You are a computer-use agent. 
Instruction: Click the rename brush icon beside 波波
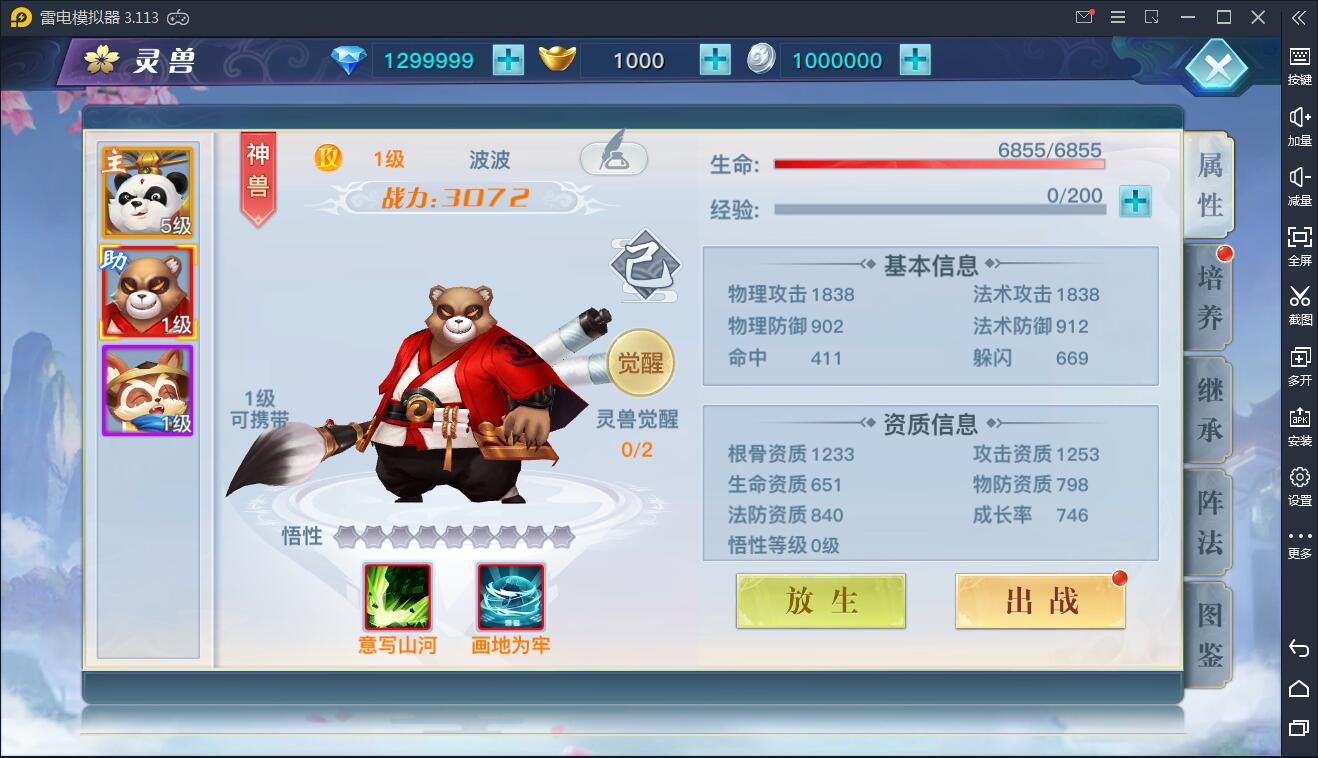click(x=614, y=158)
